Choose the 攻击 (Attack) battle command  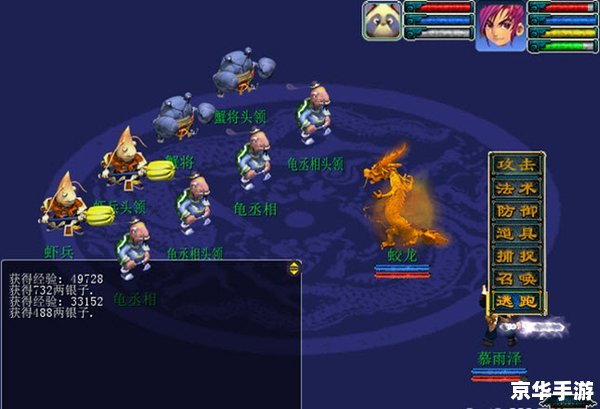[517, 164]
